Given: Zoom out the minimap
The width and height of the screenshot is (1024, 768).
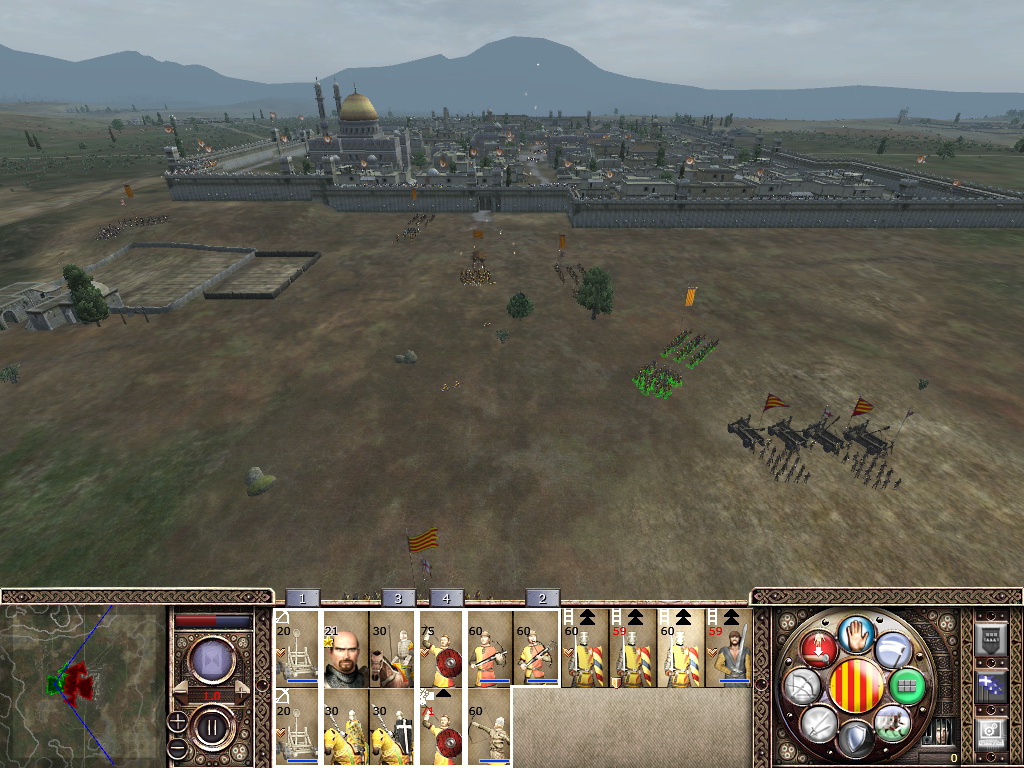Looking at the screenshot, I should (x=177, y=748).
